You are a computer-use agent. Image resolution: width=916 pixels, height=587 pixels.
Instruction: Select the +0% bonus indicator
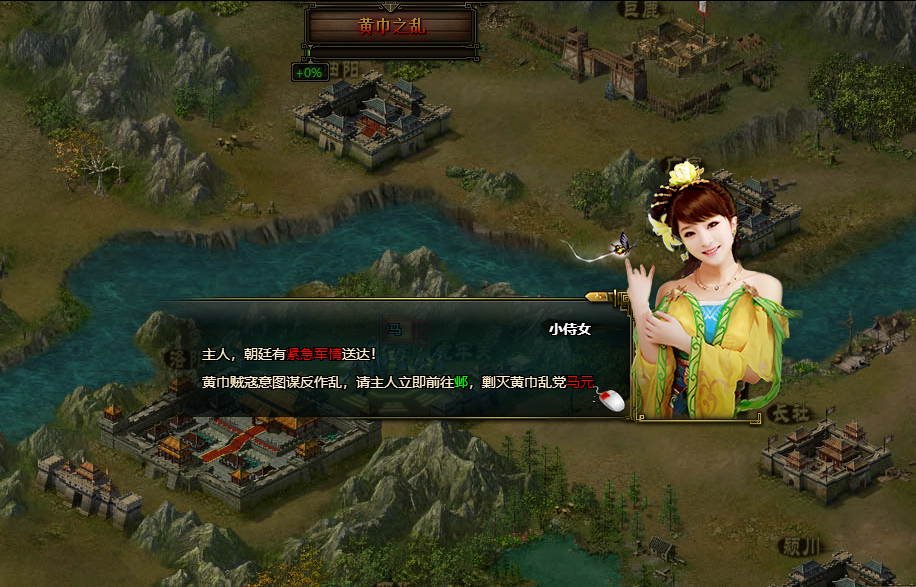309,72
